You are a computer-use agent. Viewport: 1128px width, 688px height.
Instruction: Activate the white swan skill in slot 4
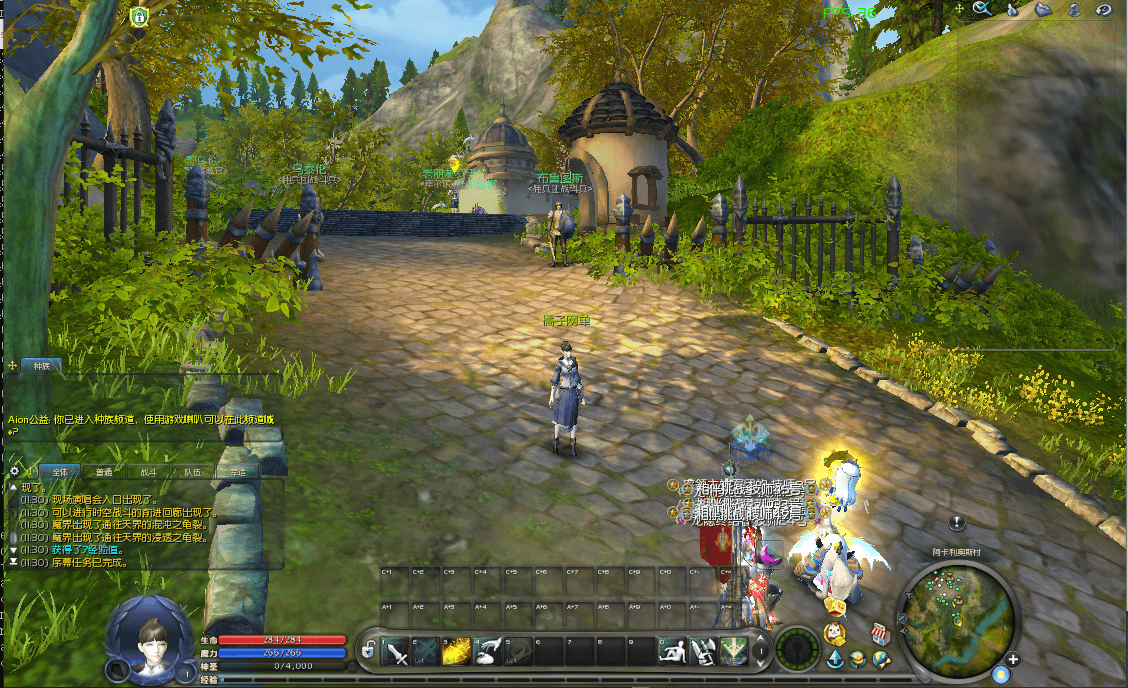[488, 652]
